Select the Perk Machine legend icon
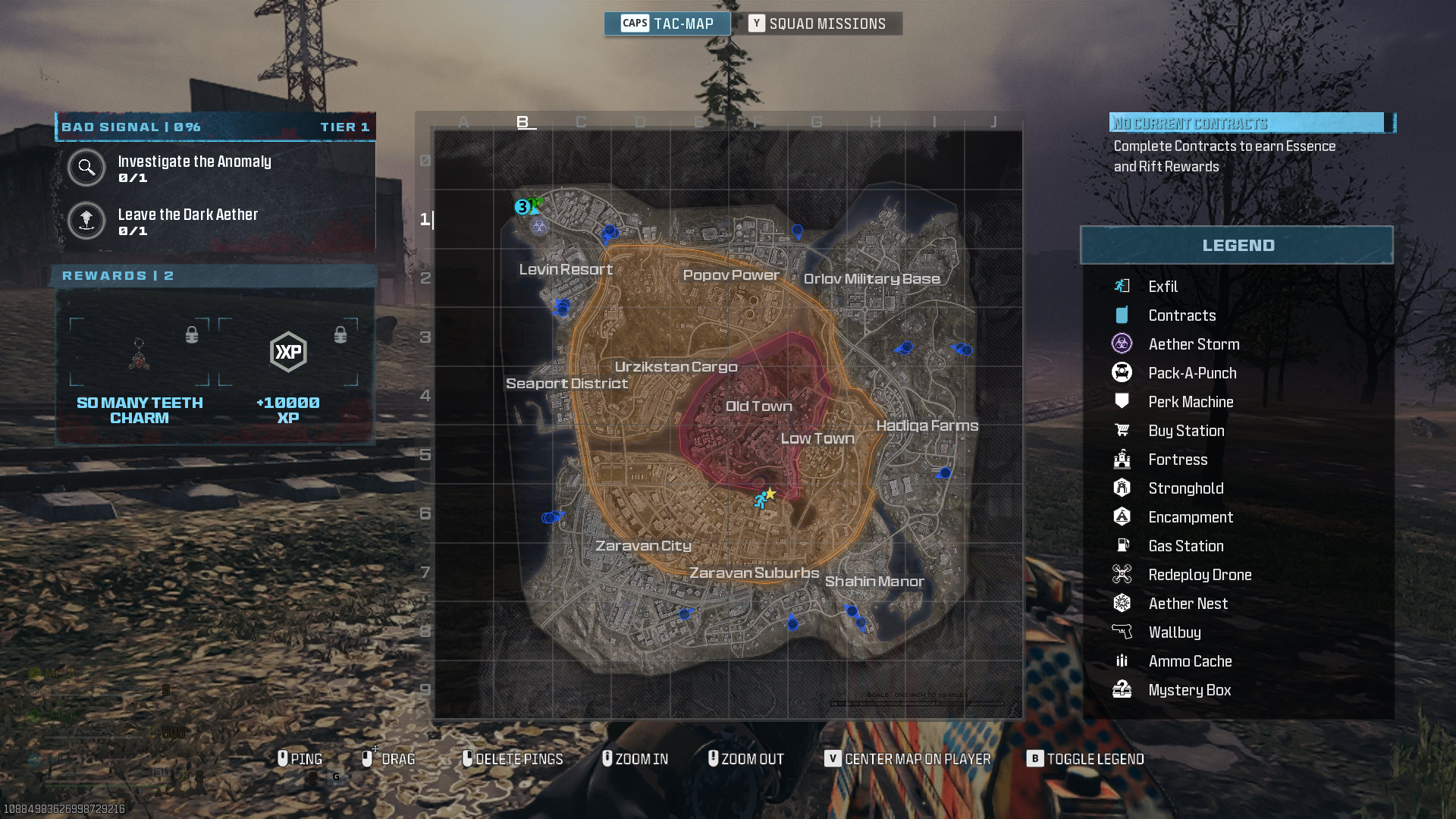Screen dimensions: 1456x819 (1123, 401)
